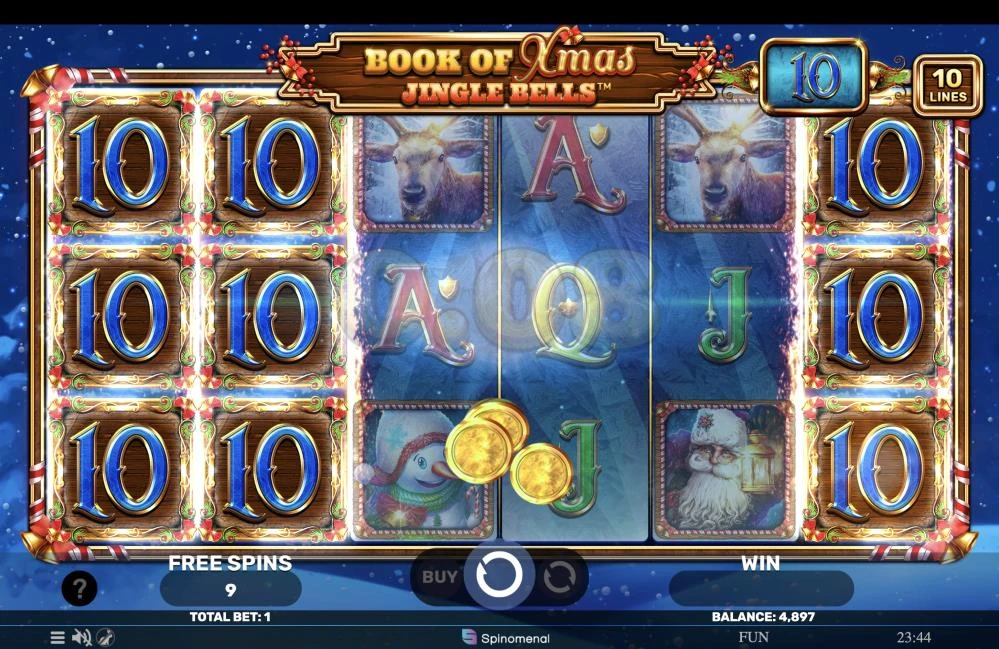Toggle the sound speaker icon
The width and height of the screenshot is (999, 649).
pos(82,637)
